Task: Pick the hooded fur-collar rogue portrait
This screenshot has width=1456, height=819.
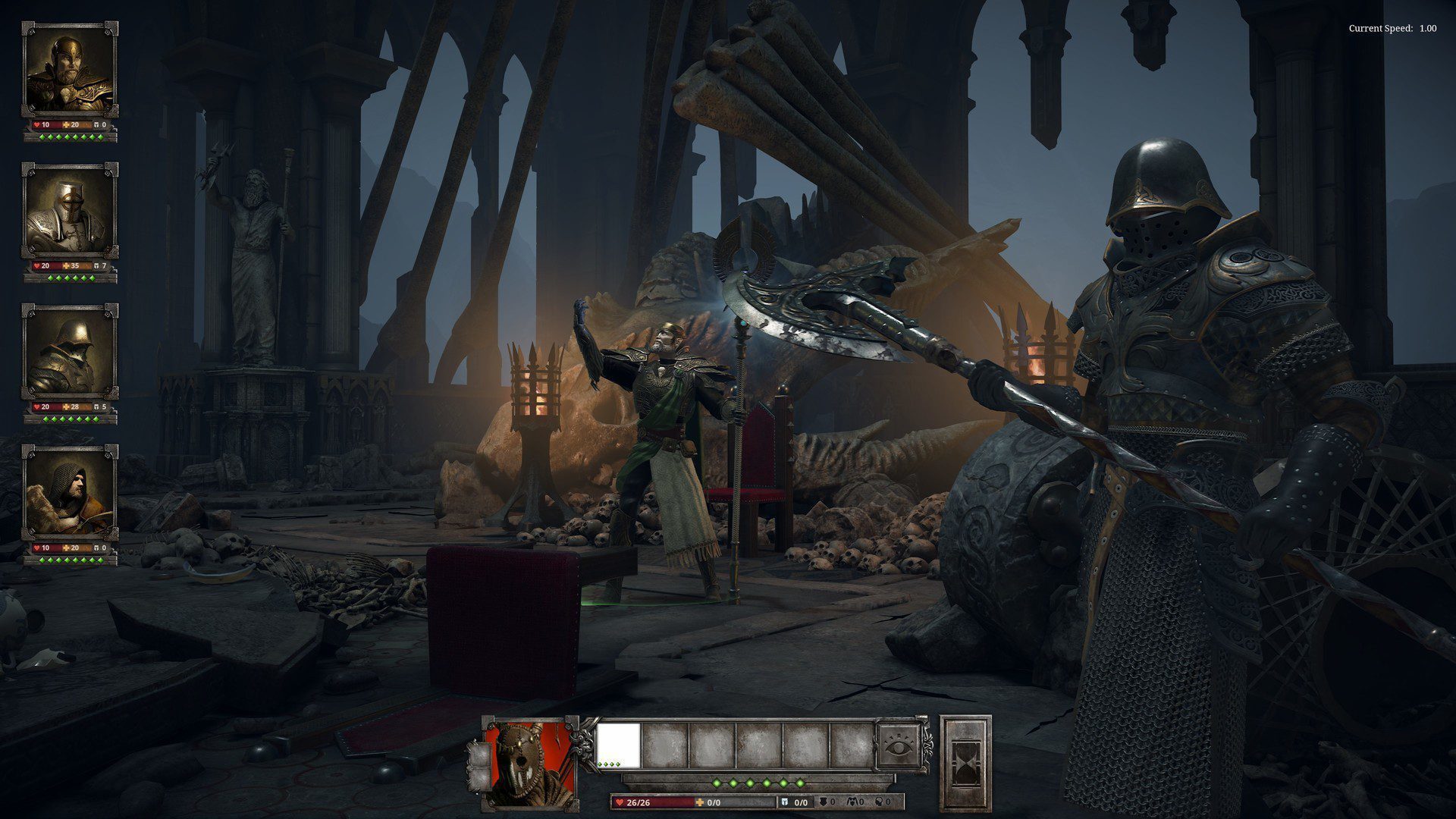Action: [x=70, y=493]
